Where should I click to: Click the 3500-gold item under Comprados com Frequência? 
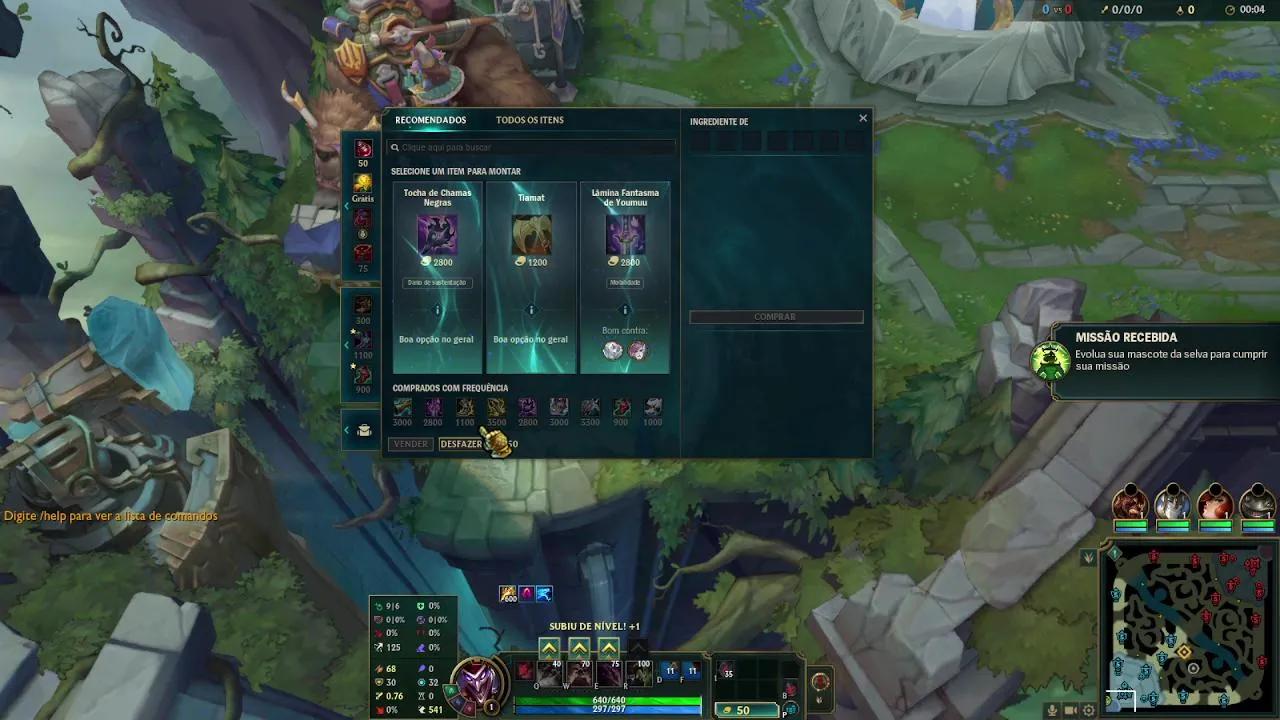point(497,407)
